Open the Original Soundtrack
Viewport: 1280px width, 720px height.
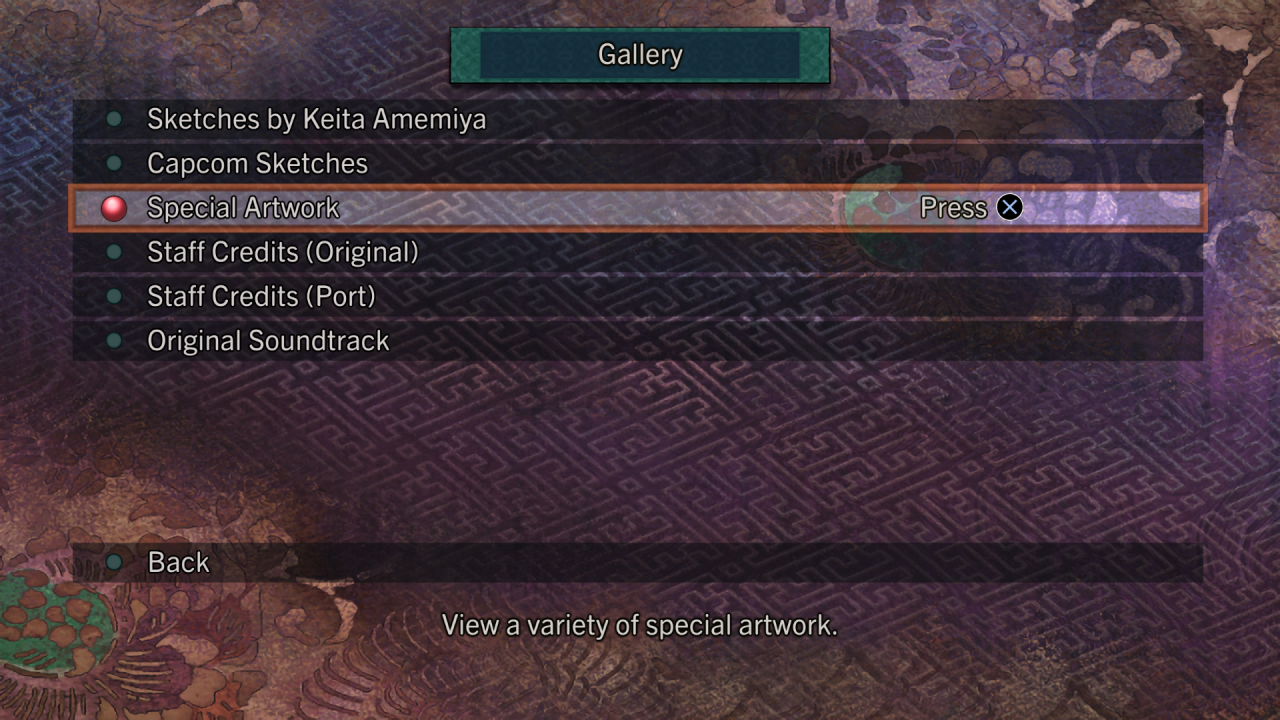point(268,341)
